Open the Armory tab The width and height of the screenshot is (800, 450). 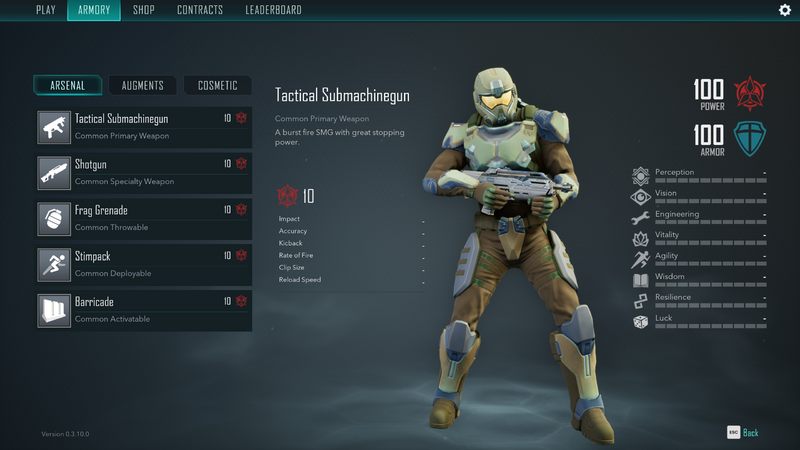93,11
